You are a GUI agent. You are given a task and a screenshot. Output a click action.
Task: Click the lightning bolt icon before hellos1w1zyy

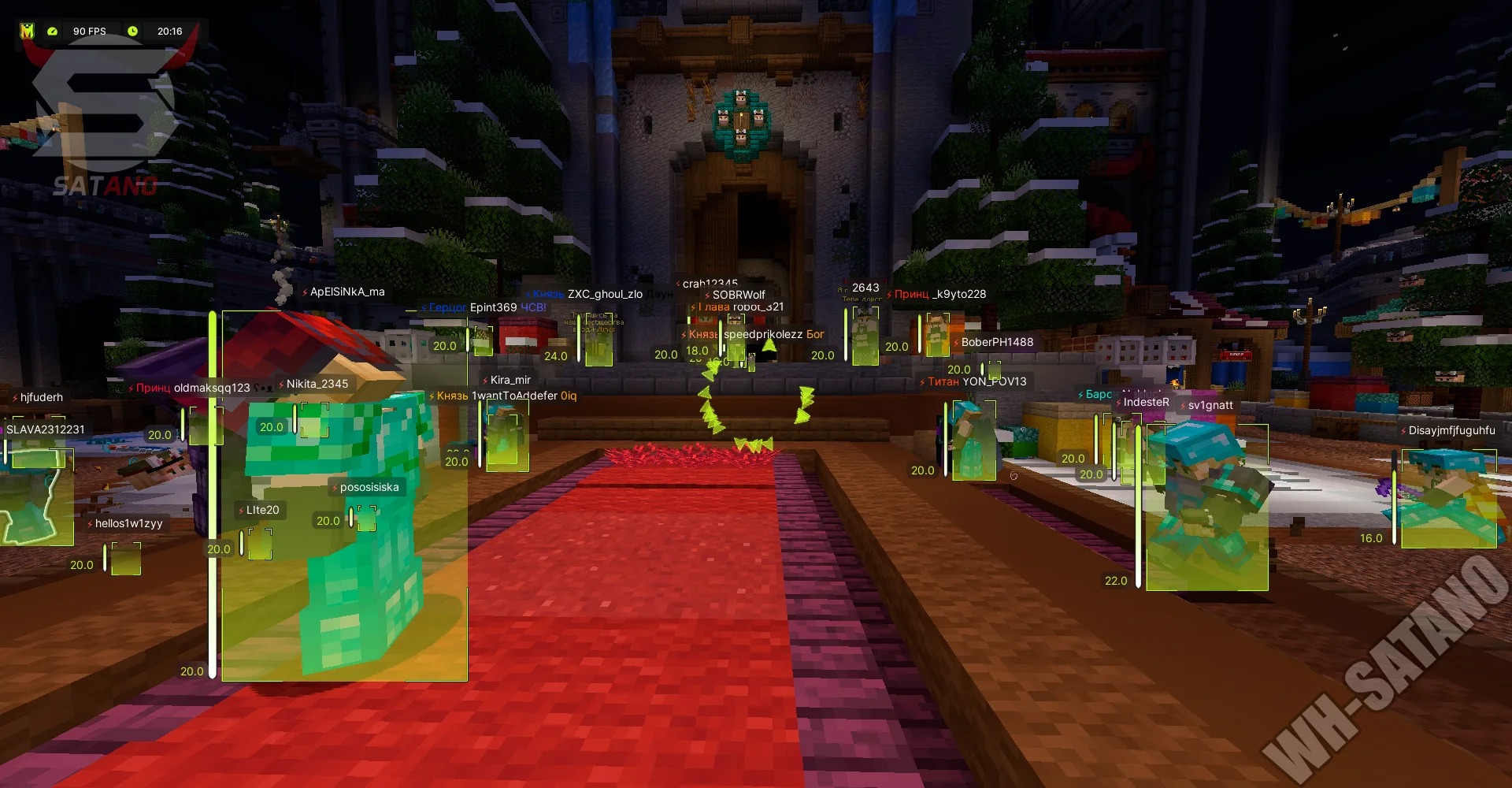(x=91, y=522)
